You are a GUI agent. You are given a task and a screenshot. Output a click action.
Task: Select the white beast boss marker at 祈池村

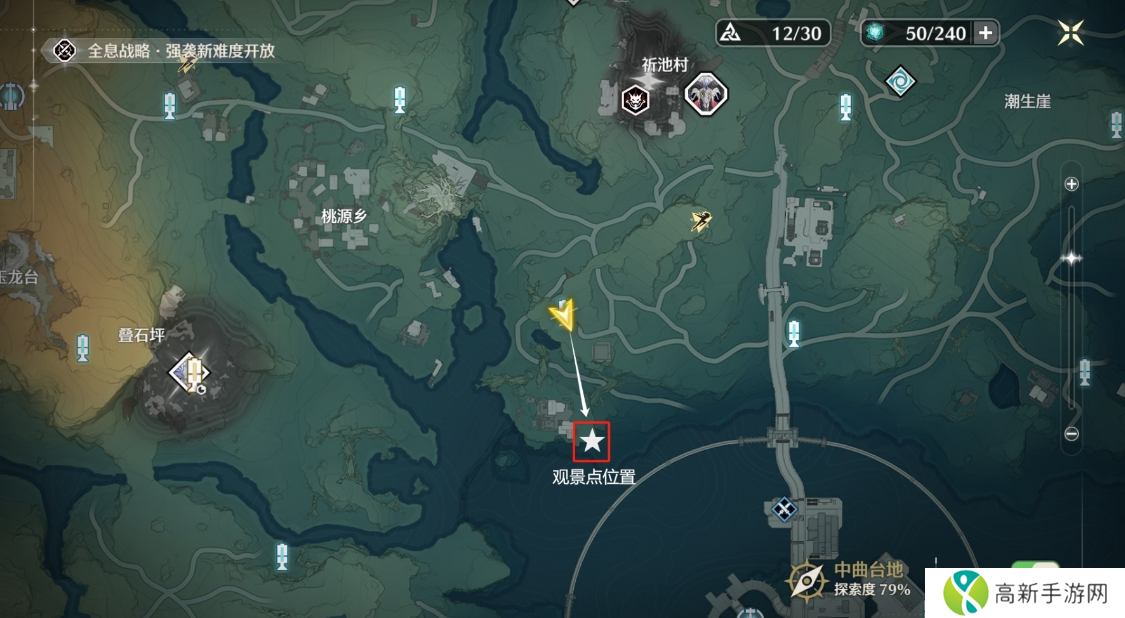(705, 95)
